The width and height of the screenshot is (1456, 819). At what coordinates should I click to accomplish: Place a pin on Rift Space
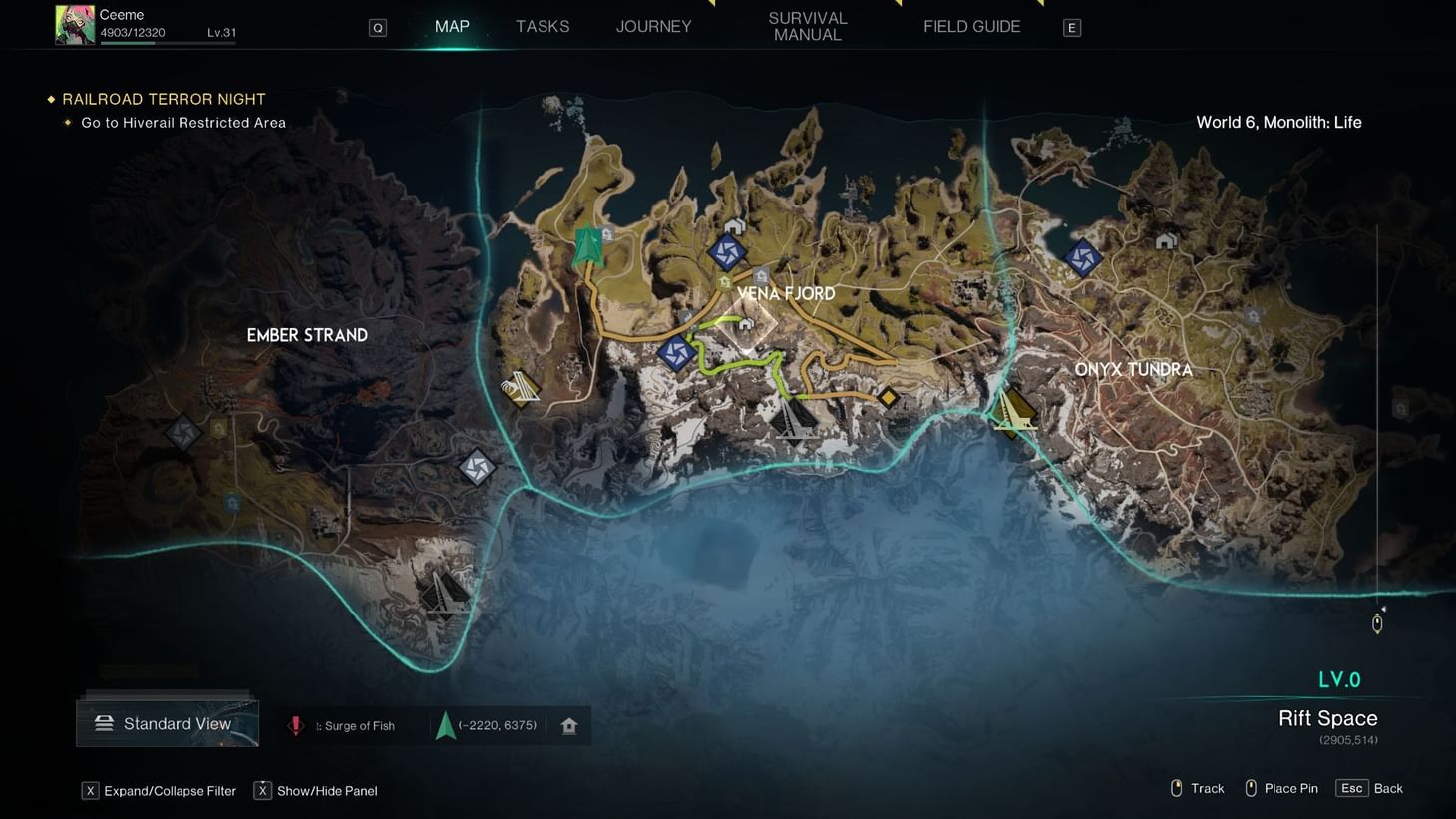click(1280, 788)
